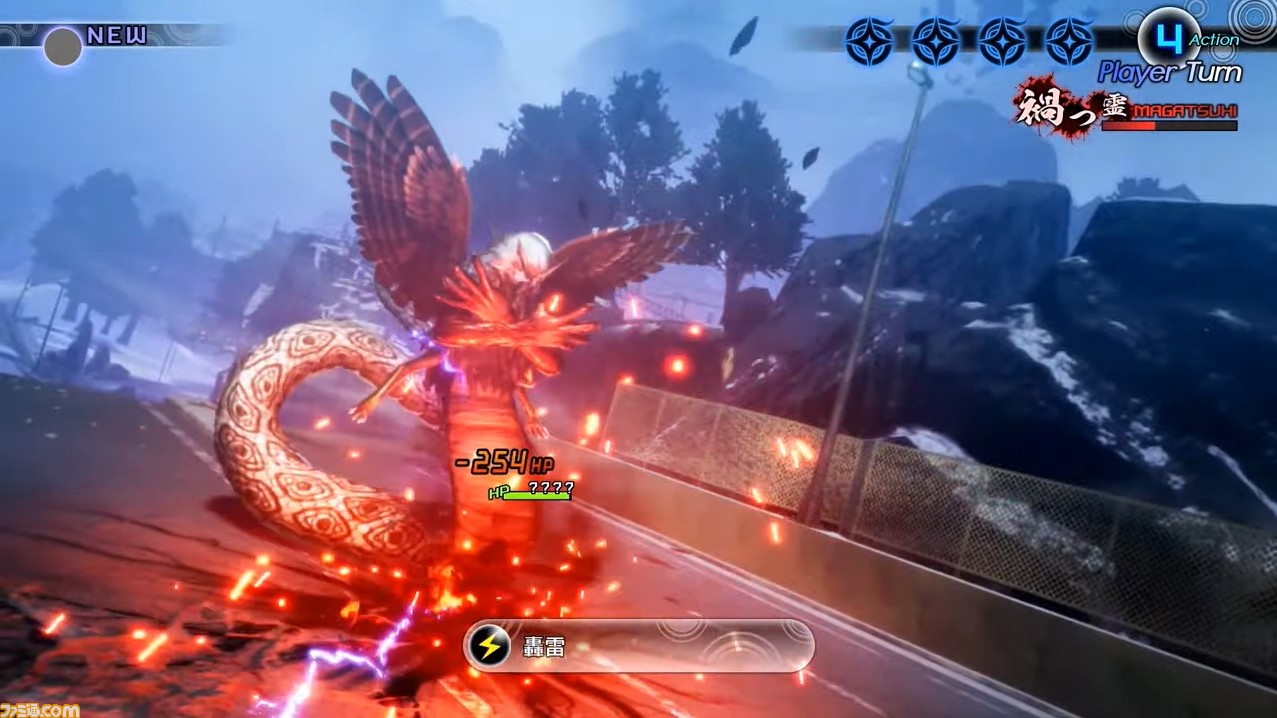Click the grey circle beside NEW
The image size is (1277, 718).
(62, 46)
